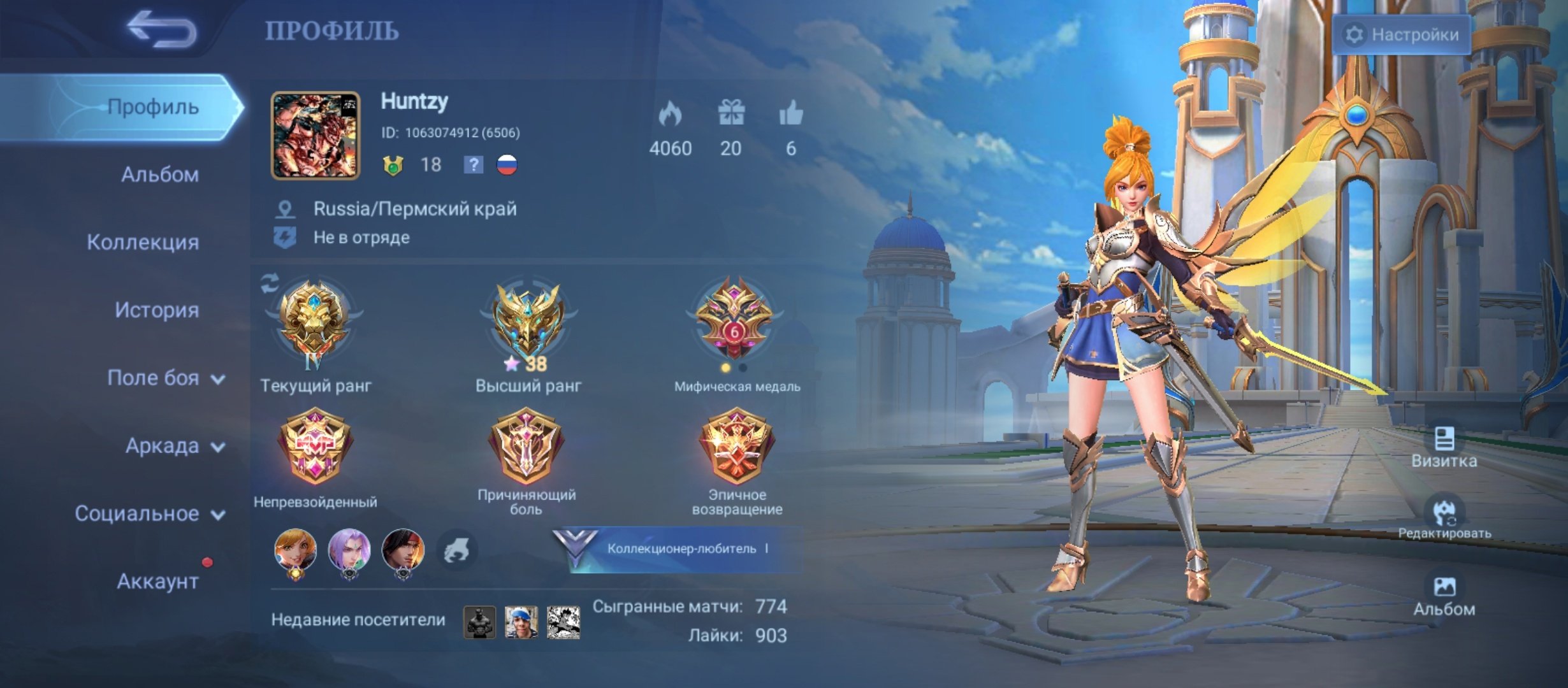Expand the Поле боя section

[166, 378]
